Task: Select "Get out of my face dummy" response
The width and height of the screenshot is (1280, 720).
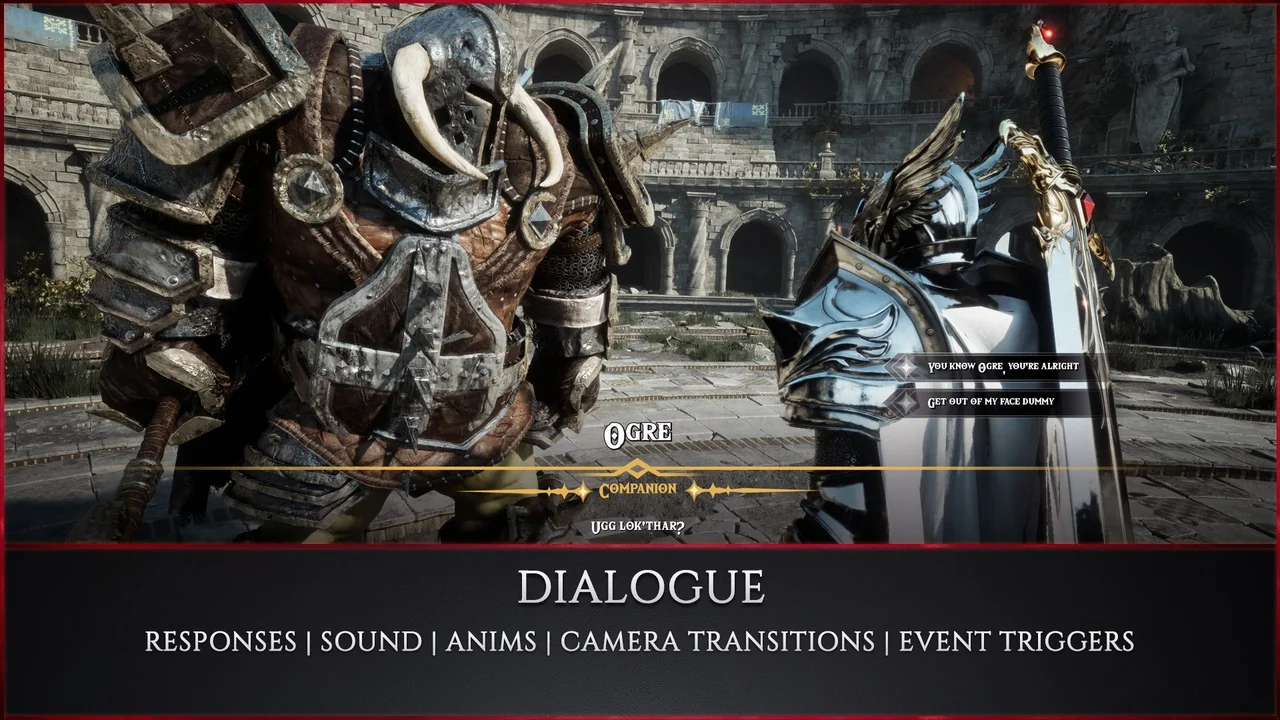Action: [990, 402]
